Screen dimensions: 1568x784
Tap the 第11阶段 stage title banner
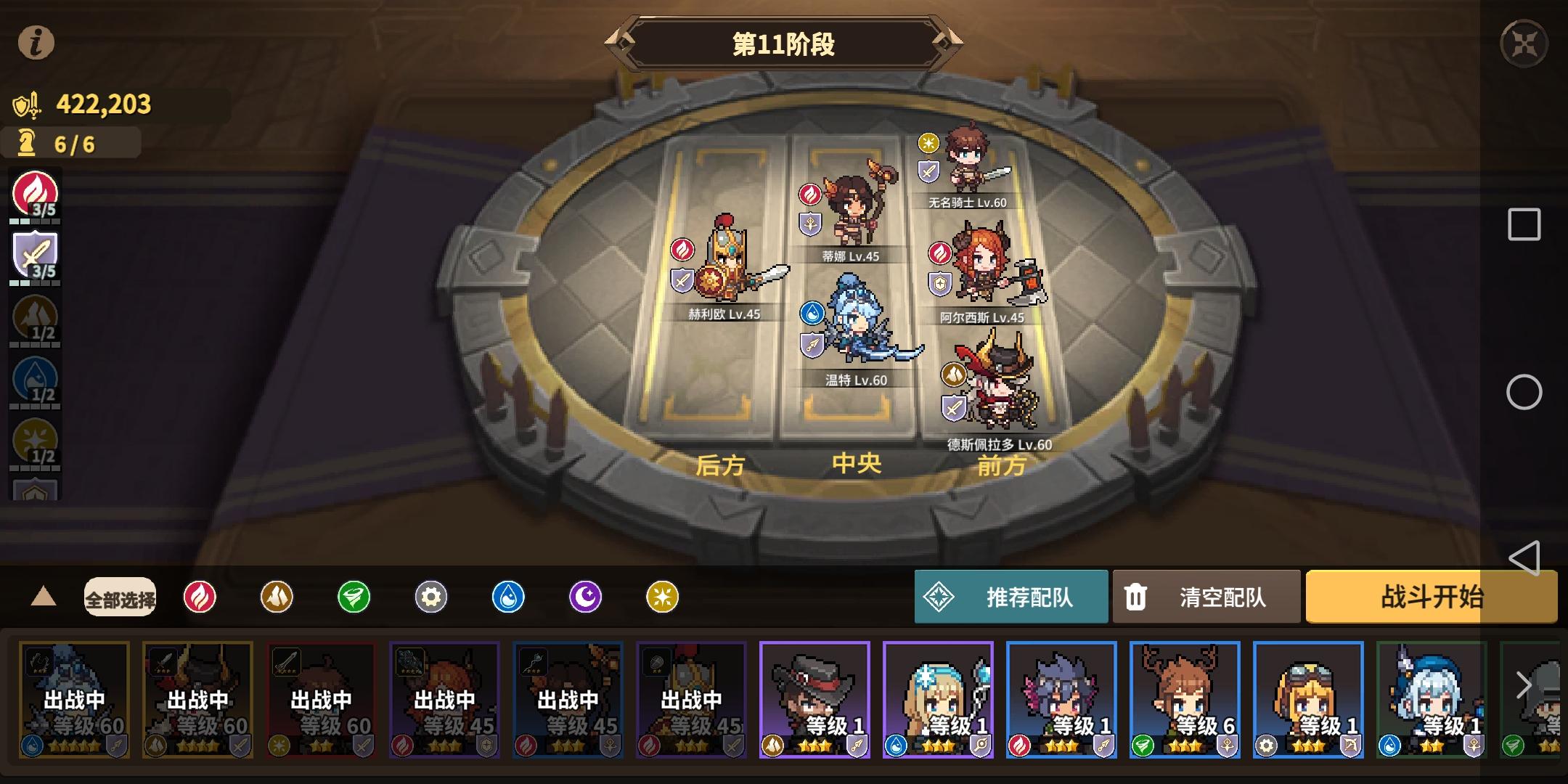[784, 45]
